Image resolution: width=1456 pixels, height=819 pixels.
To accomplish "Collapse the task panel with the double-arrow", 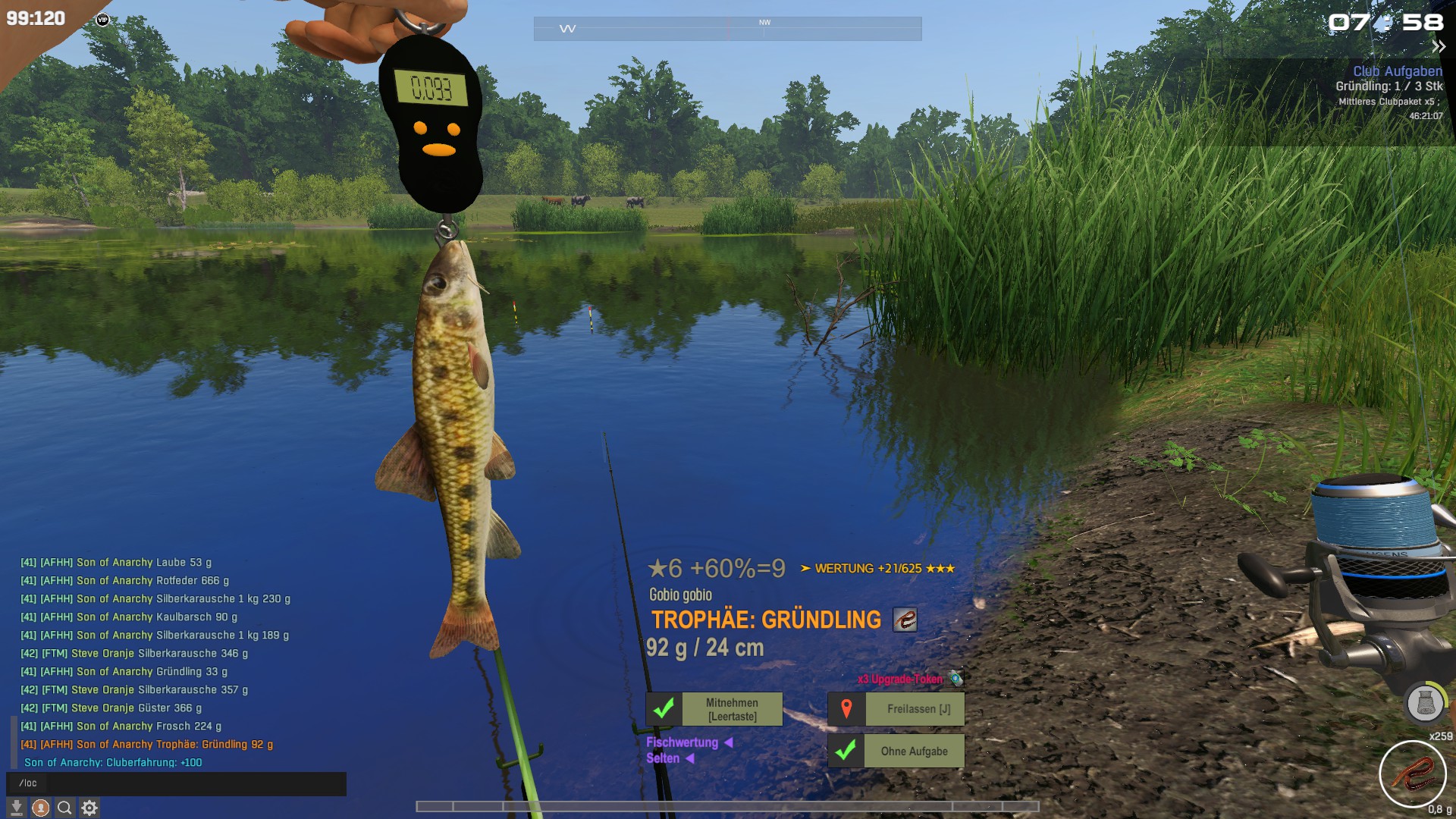I will click(1438, 47).
